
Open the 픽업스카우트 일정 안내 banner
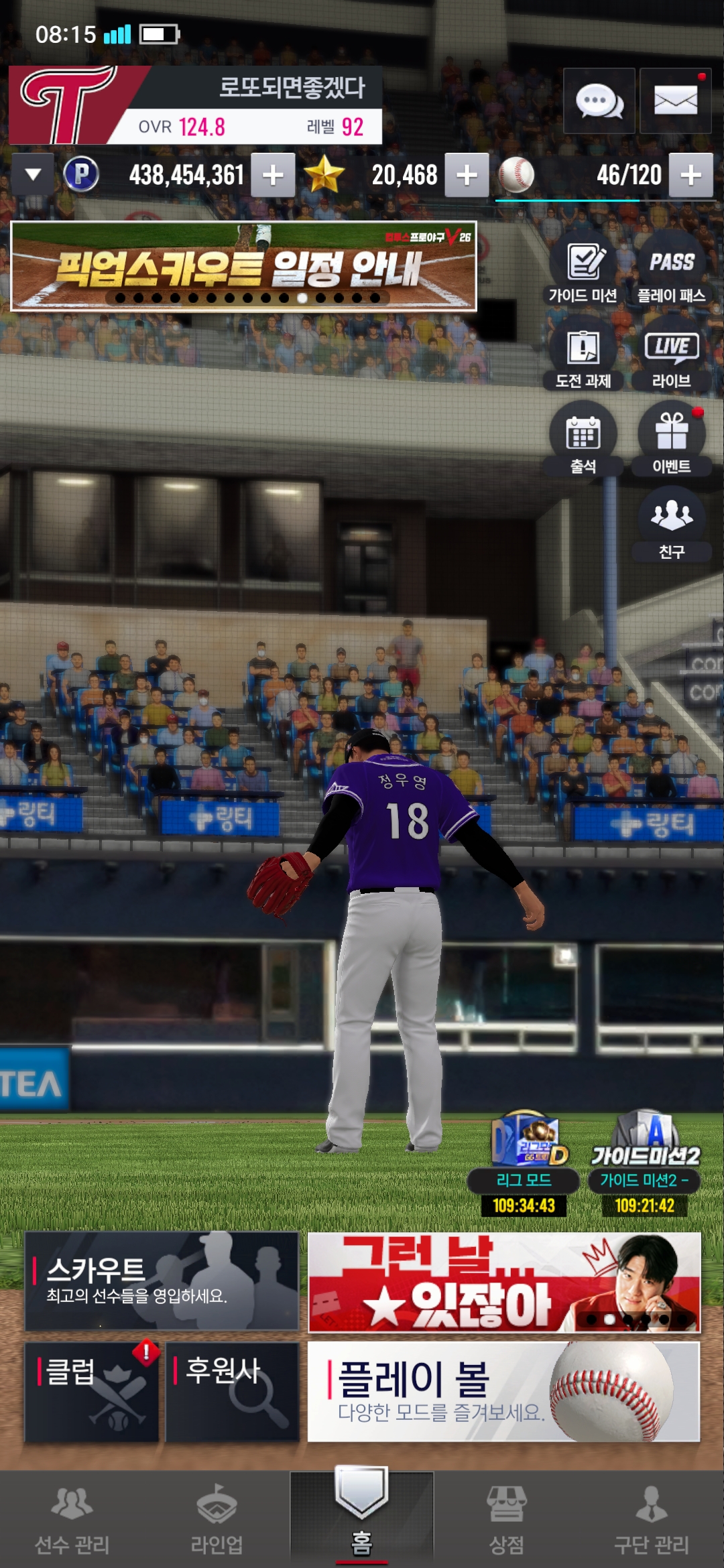(243, 267)
